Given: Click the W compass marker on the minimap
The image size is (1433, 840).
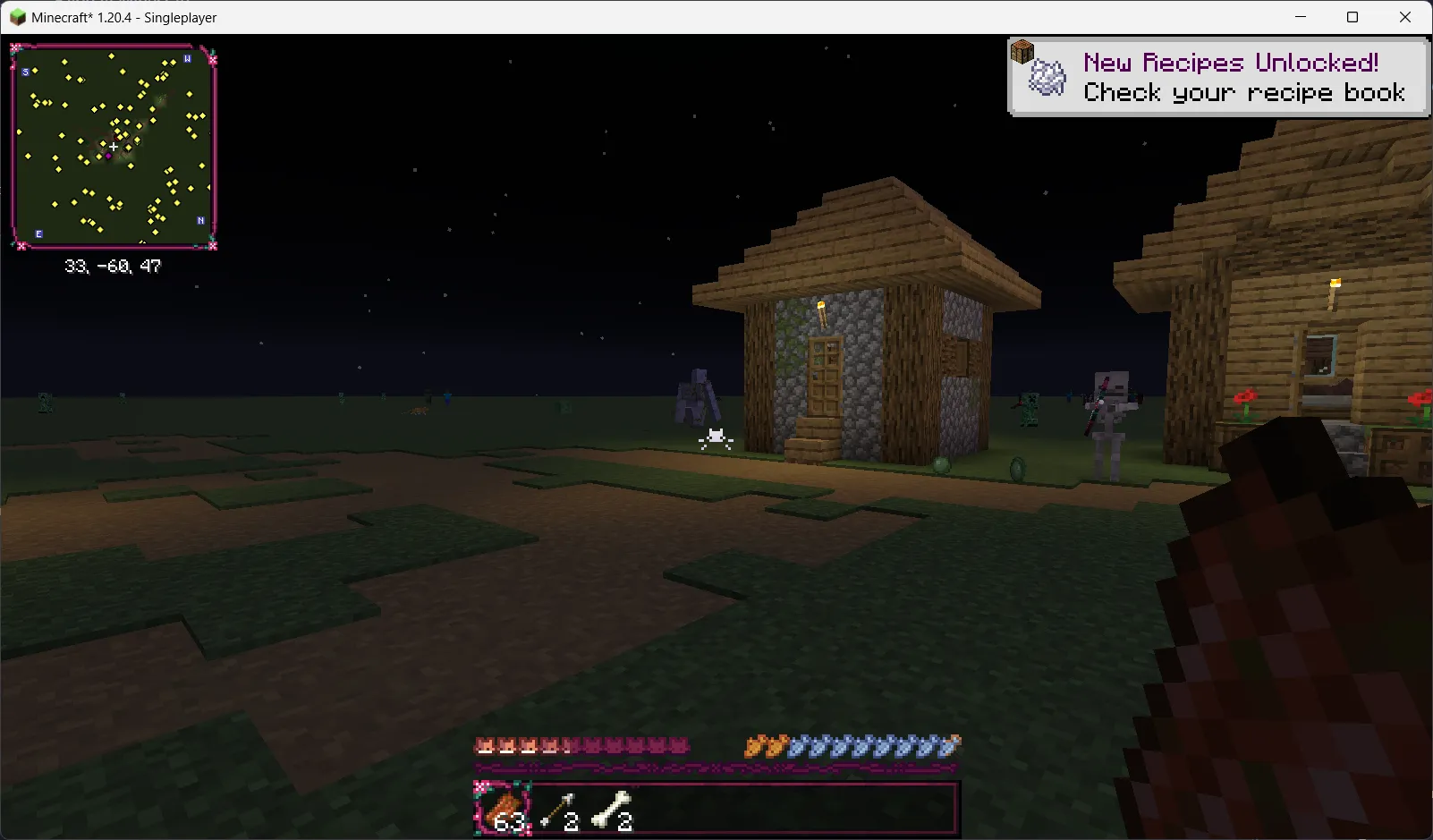Looking at the screenshot, I should [187, 59].
